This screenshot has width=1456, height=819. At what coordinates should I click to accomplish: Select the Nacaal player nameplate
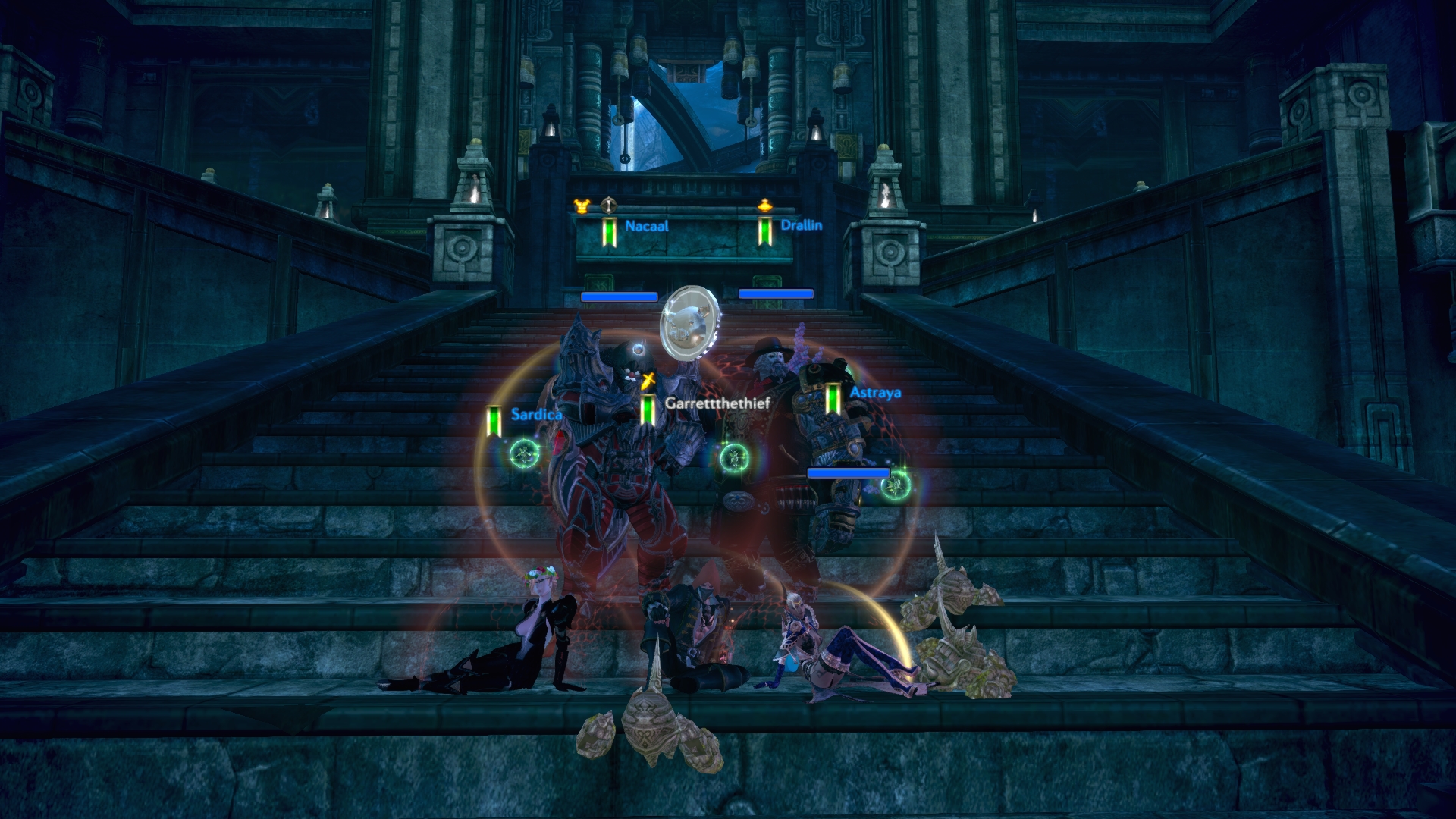646,226
